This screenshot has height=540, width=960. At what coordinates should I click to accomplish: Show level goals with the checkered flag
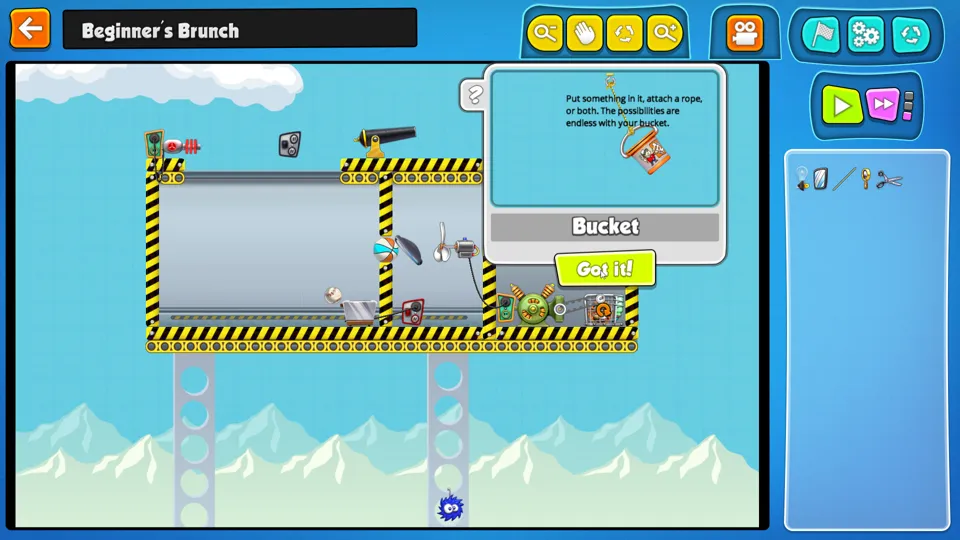tap(824, 35)
